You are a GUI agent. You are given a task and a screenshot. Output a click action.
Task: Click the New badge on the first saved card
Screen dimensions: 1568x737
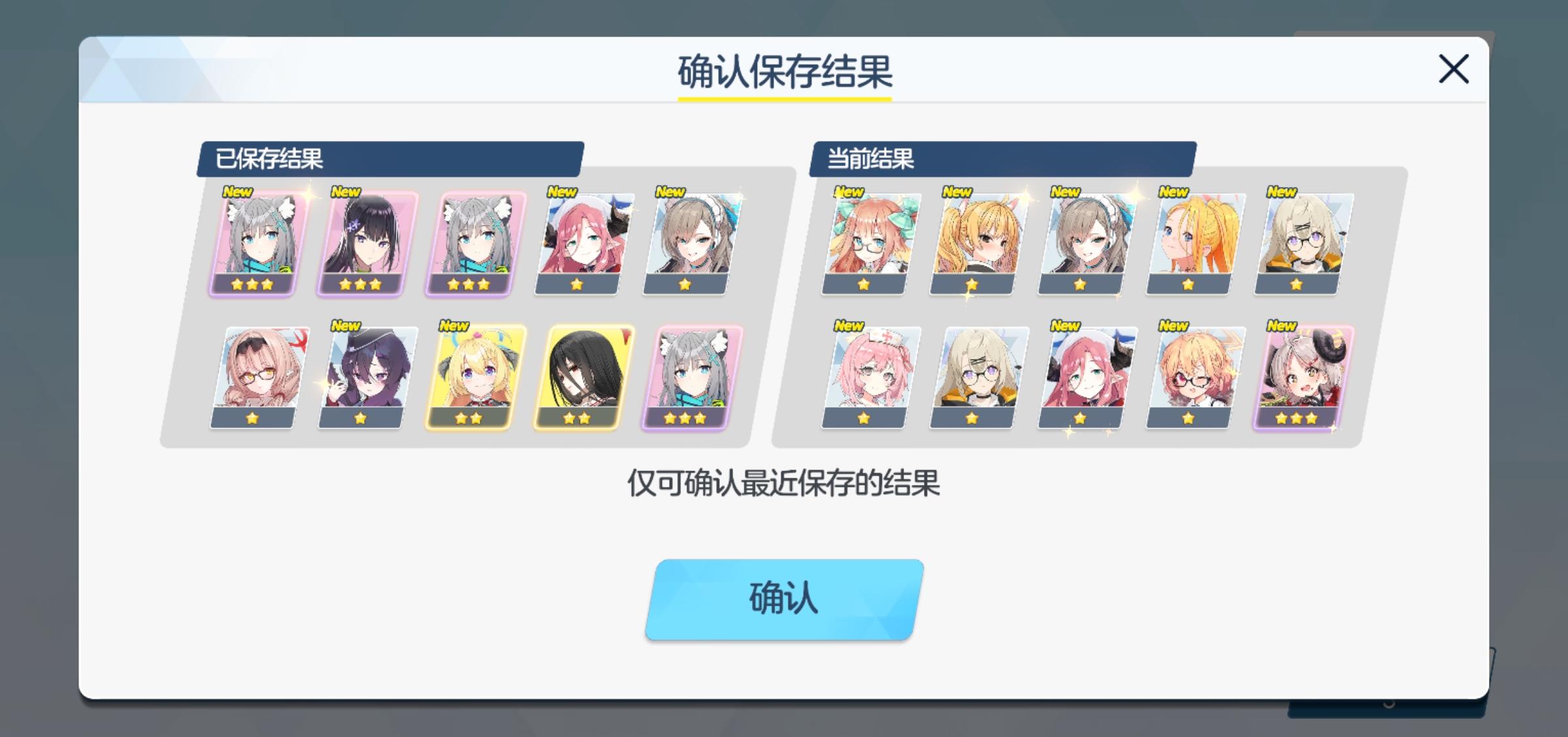tap(237, 191)
